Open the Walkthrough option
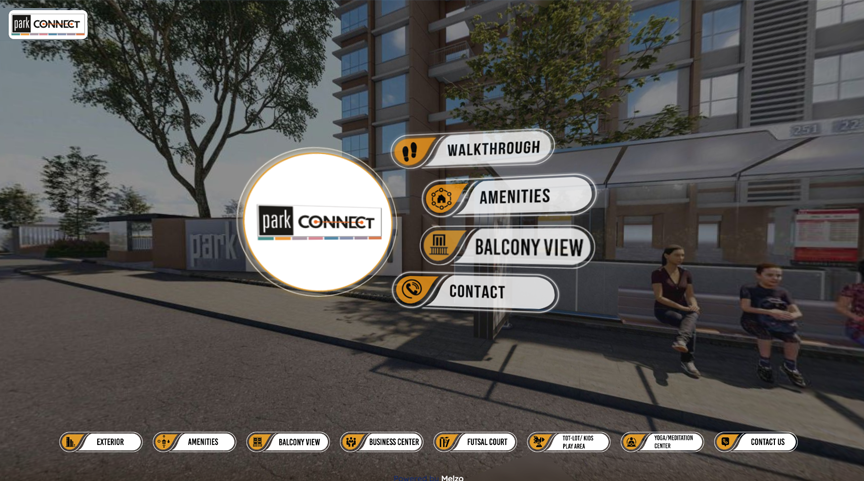This screenshot has height=481, width=864. [x=473, y=150]
